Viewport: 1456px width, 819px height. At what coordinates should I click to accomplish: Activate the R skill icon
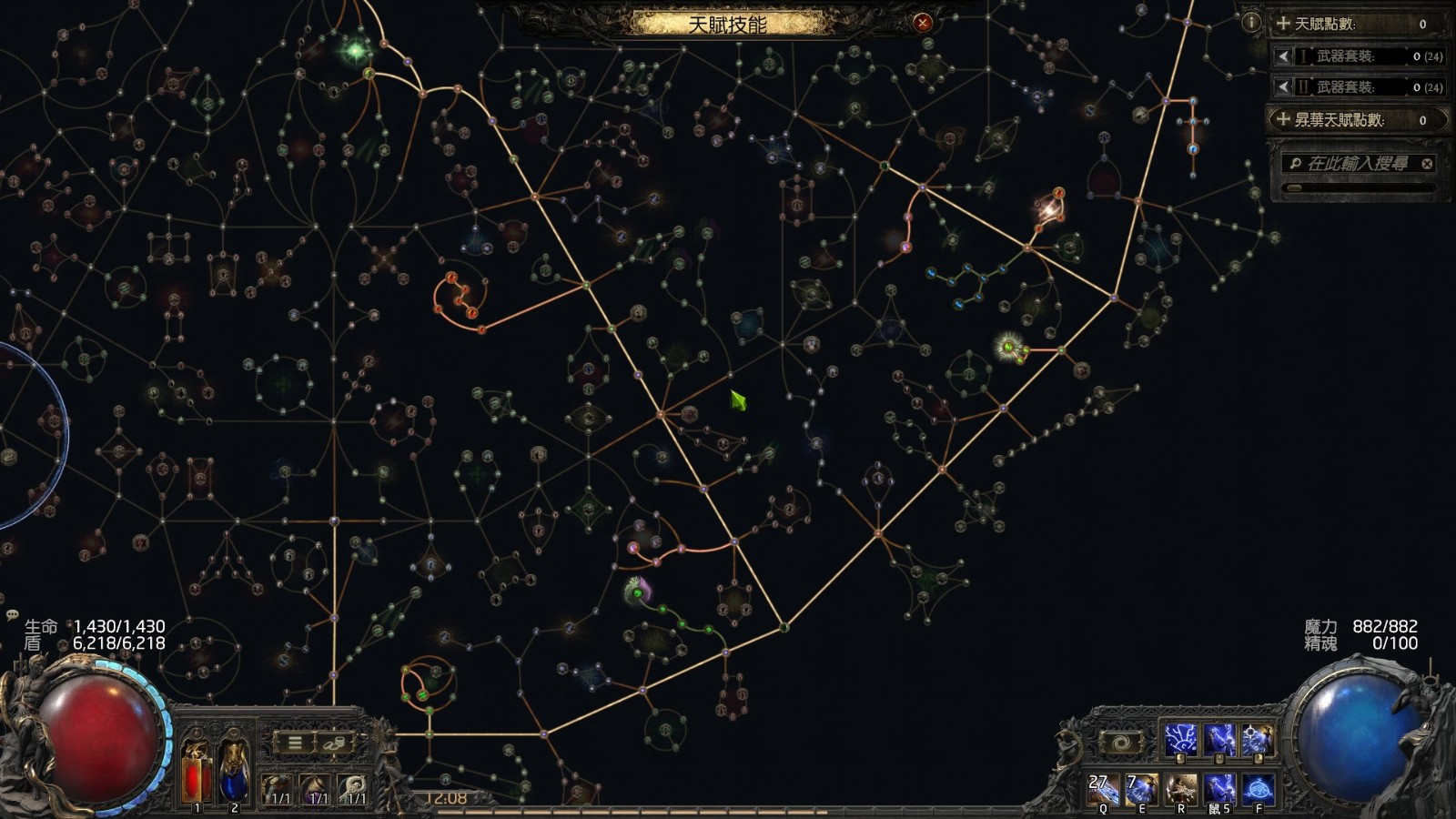1181,789
